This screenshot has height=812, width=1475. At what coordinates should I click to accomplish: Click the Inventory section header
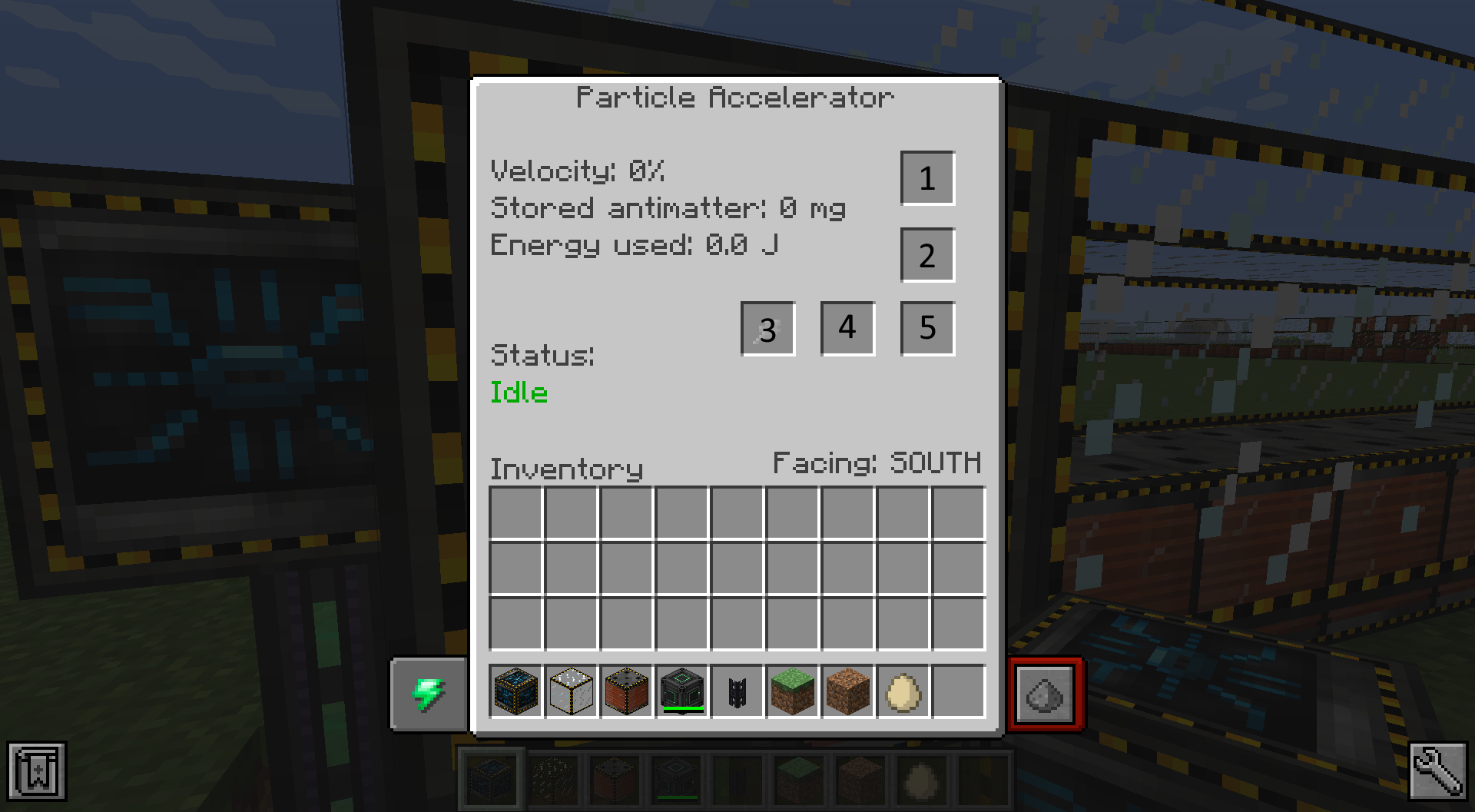tap(566, 469)
